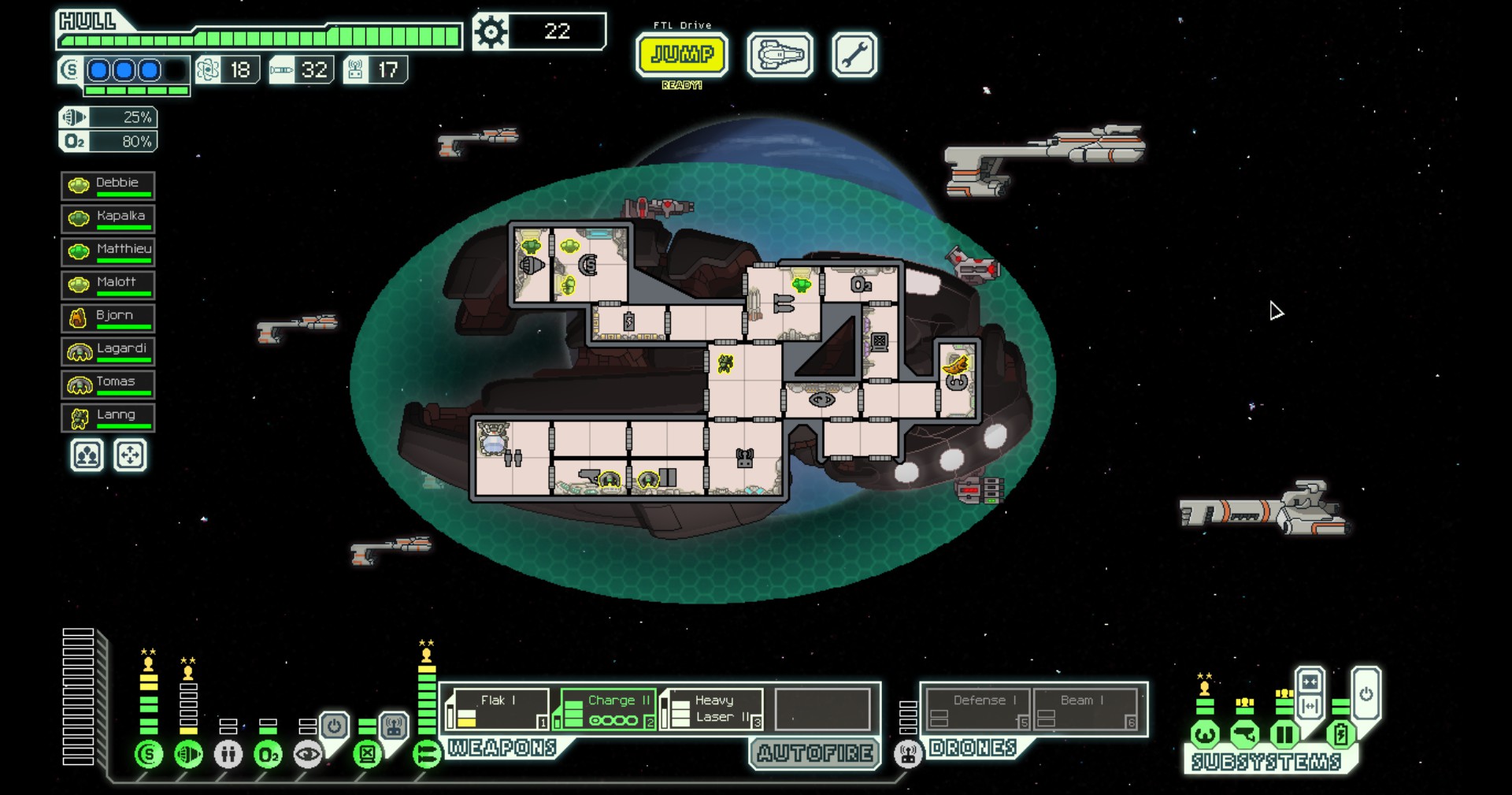Deploy the Defense I drone
Image resolution: width=1512 pixels, height=795 pixels.
point(978,708)
